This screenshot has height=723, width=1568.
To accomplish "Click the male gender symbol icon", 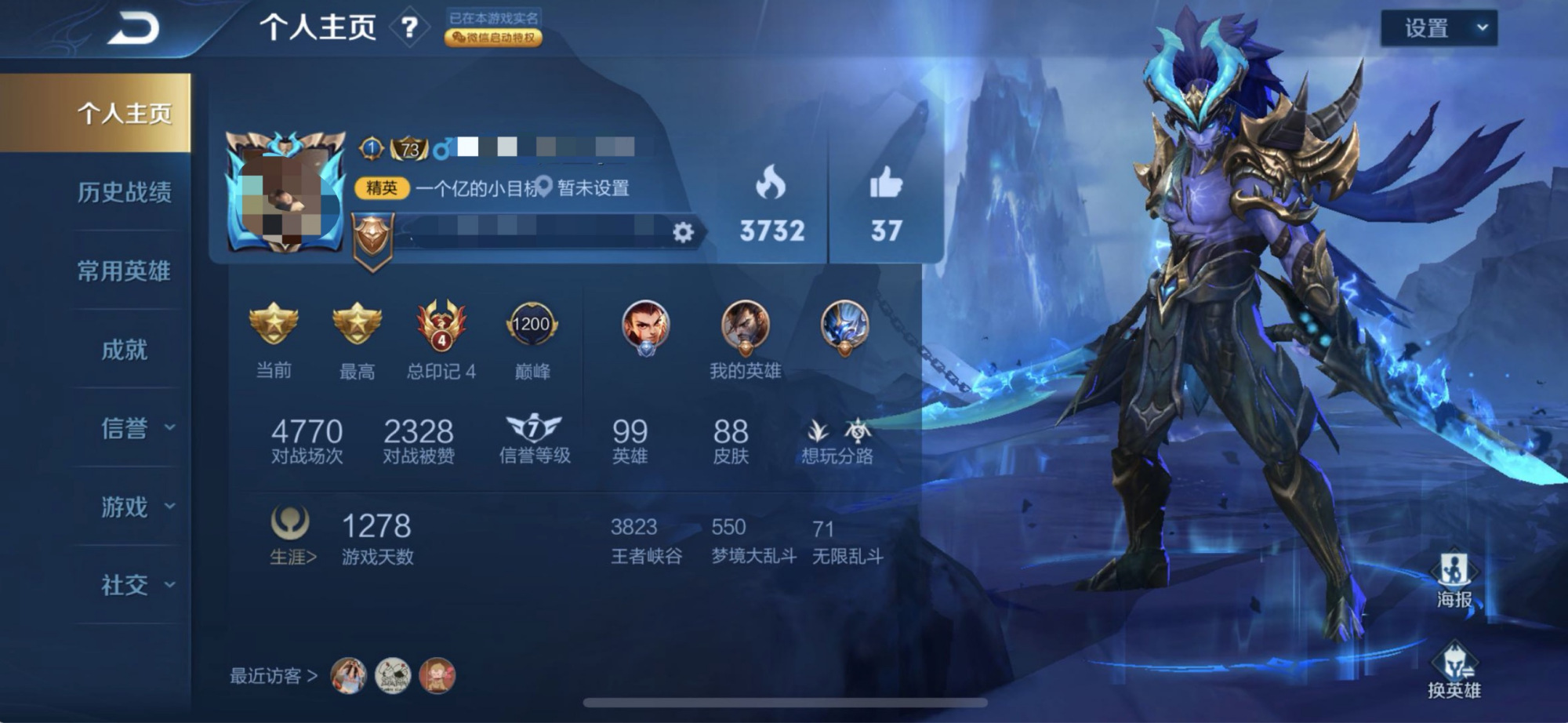I will pyautogui.click(x=441, y=148).
